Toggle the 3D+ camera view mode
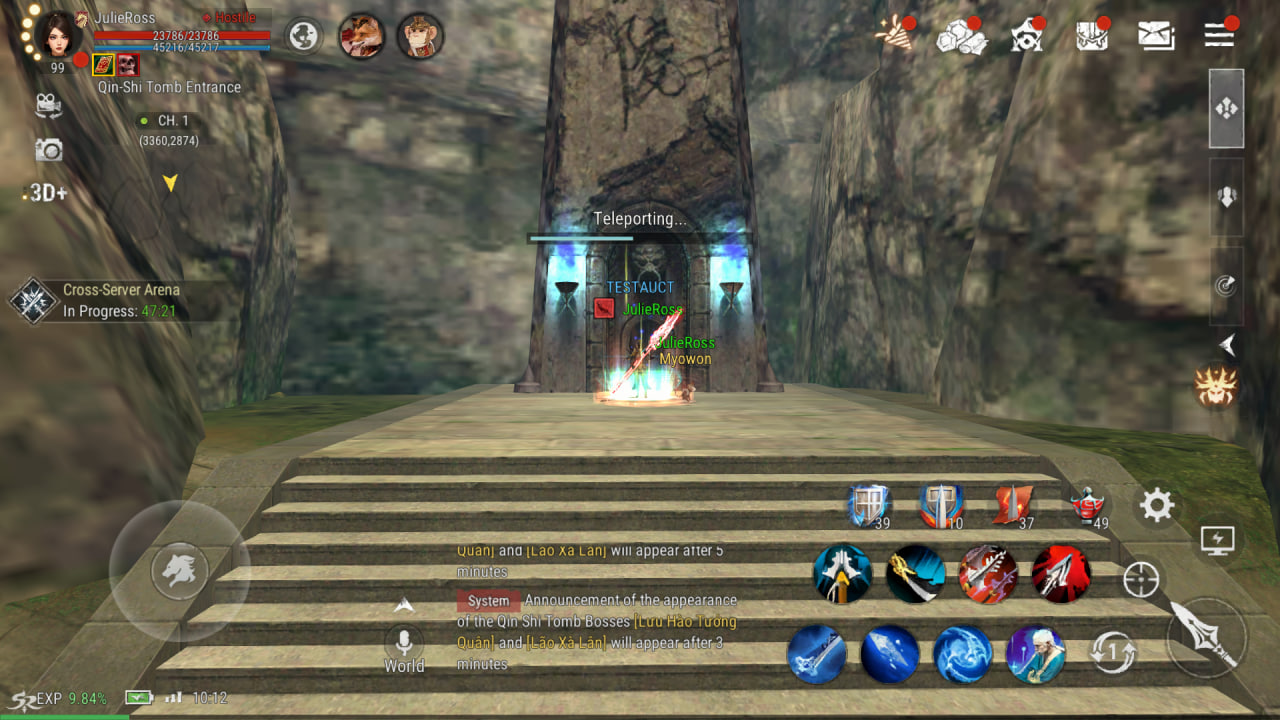The width and height of the screenshot is (1280, 720). [45, 193]
